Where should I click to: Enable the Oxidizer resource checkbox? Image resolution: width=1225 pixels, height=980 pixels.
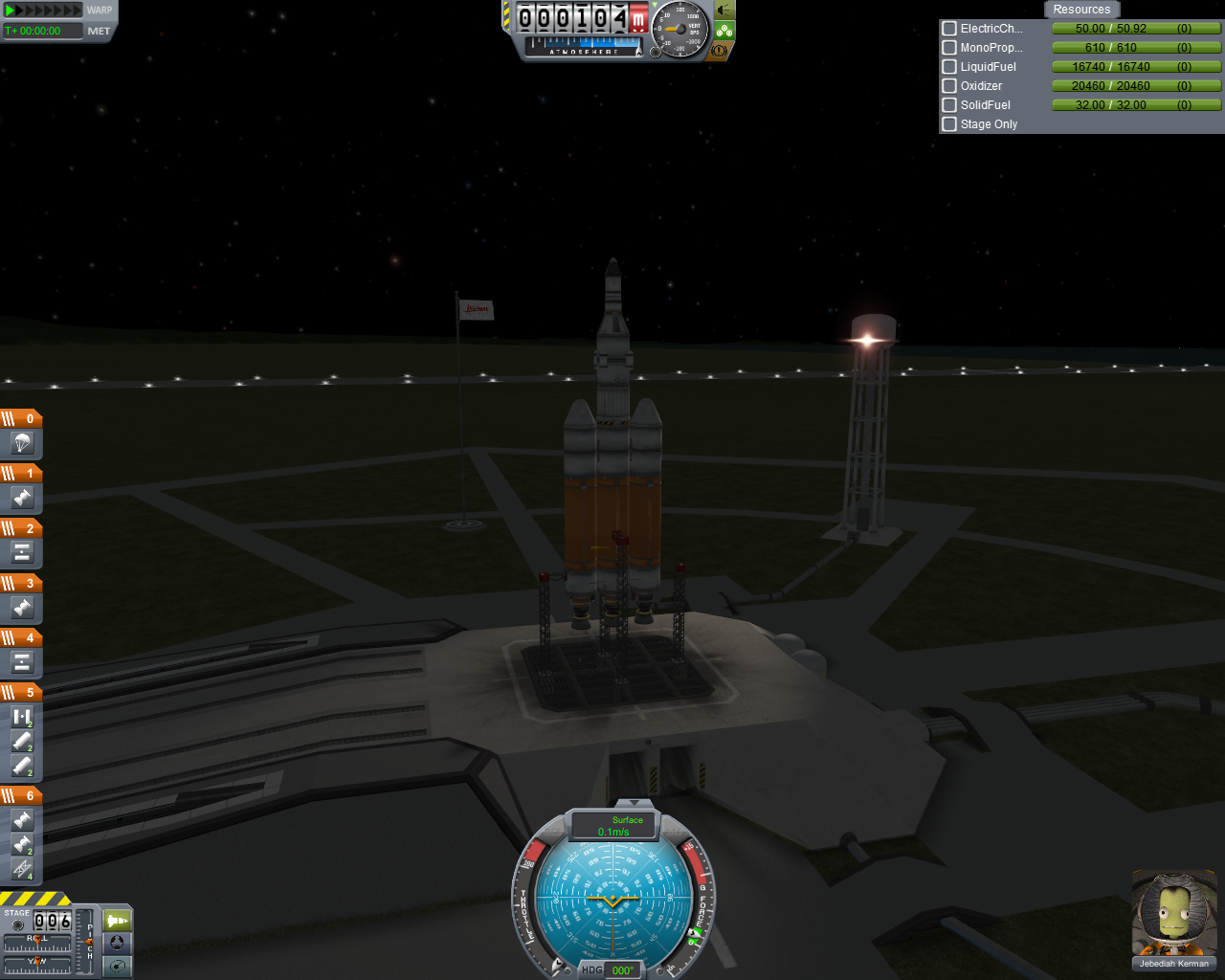(x=949, y=86)
